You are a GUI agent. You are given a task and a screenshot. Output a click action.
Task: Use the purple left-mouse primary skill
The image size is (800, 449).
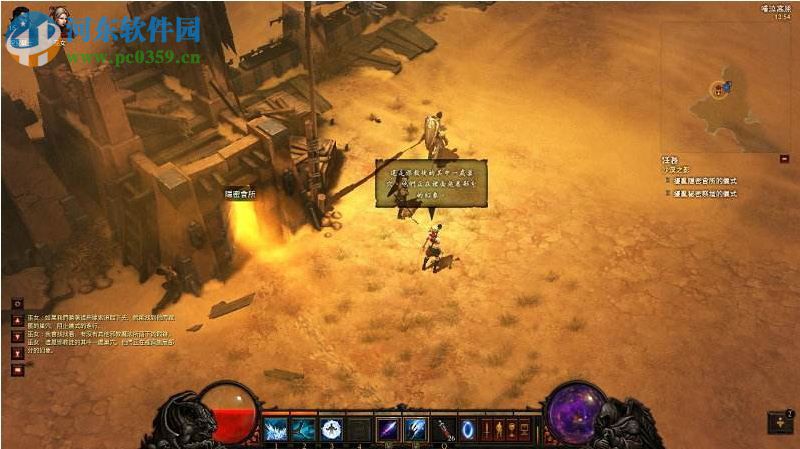tap(386, 430)
